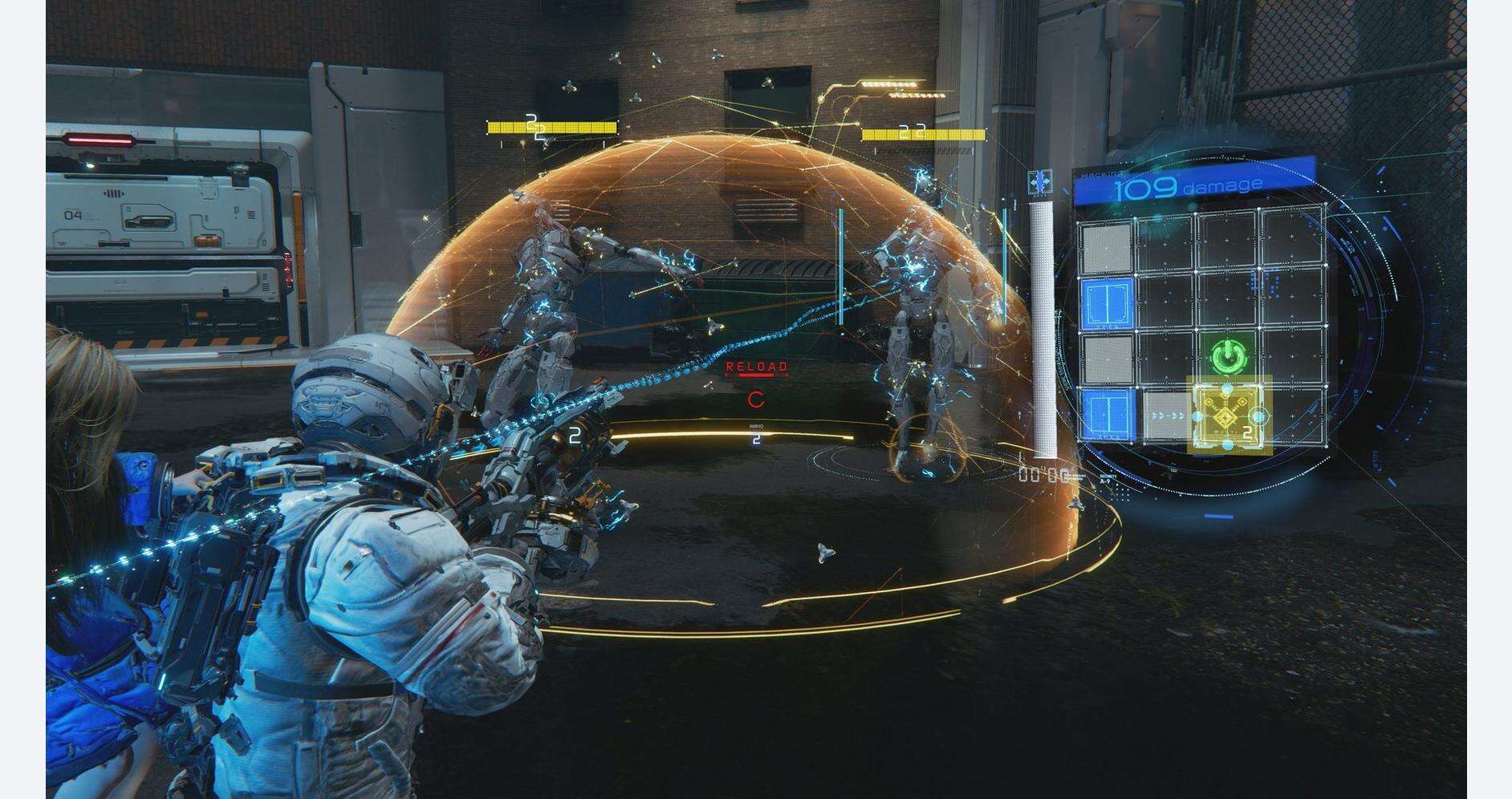Toggle the lower blue circuit tile in the hacking grid
Screen dimensions: 1512x799
click(x=1107, y=415)
